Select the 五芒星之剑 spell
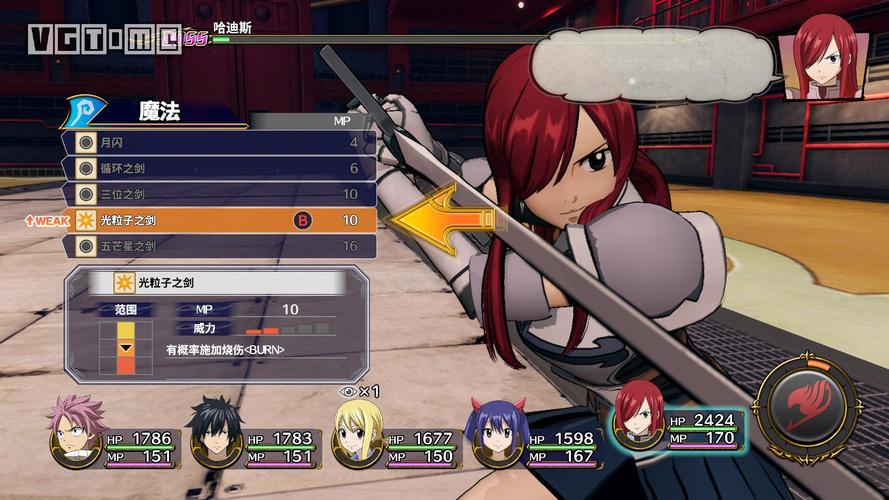Viewport: 889px width, 500px height. pyautogui.click(x=218, y=245)
